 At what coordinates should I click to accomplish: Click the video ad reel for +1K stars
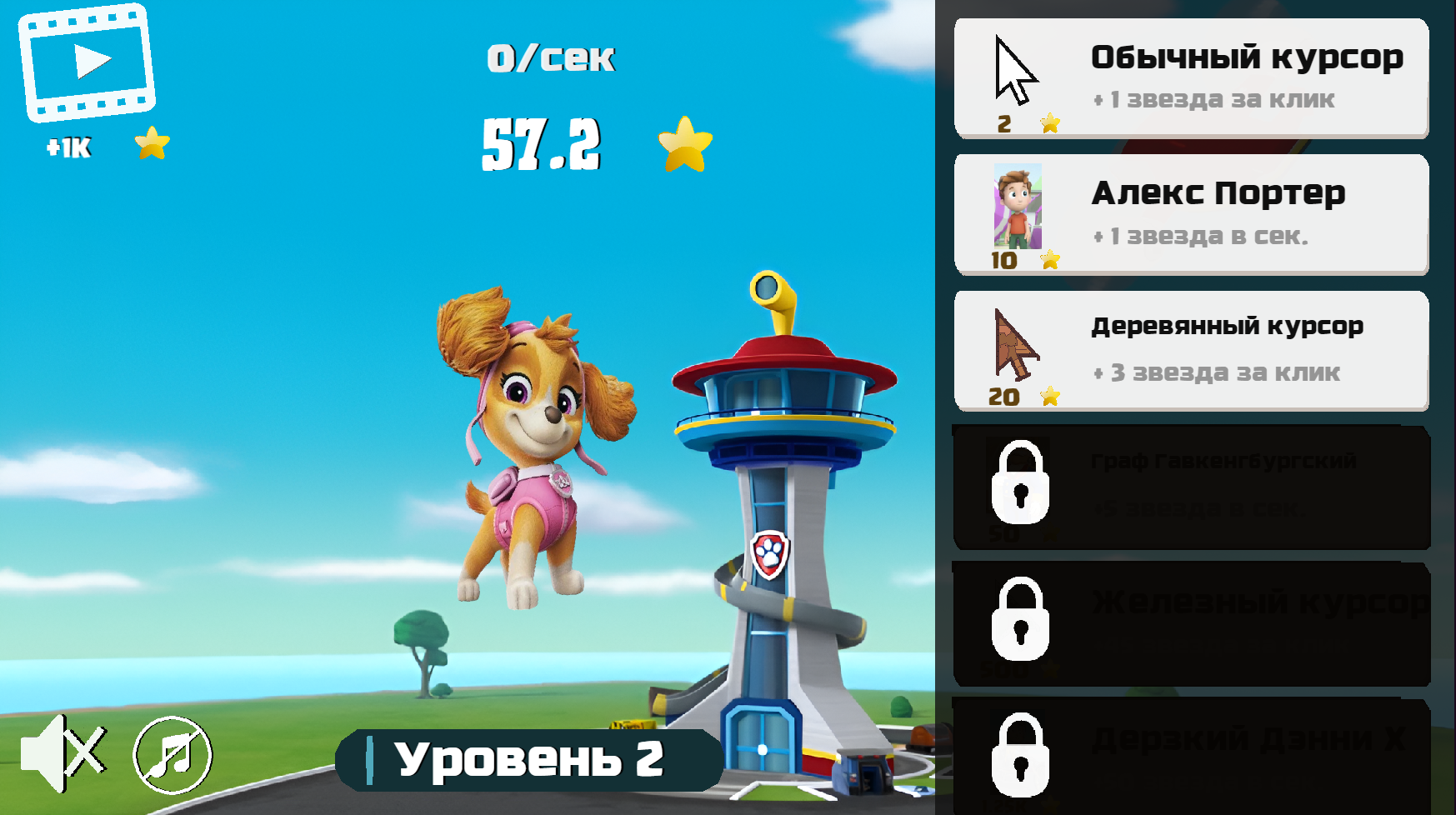coord(86,62)
